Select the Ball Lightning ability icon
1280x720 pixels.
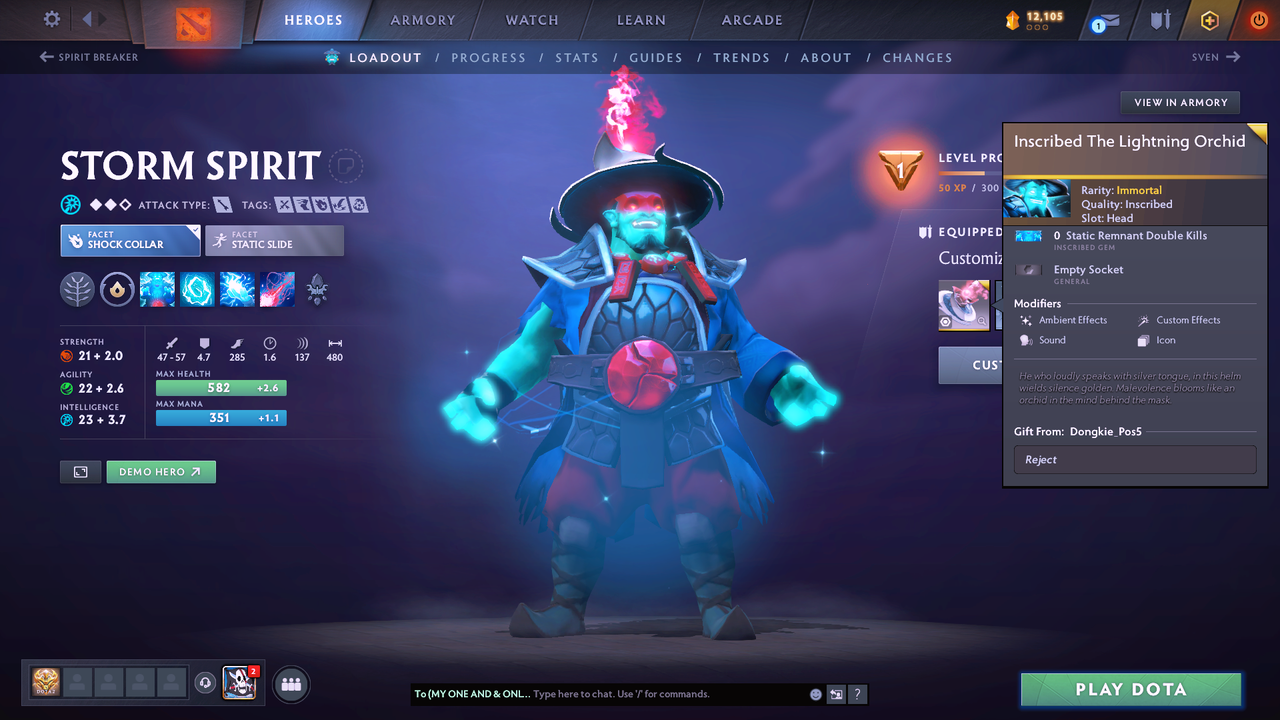pyautogui.click(x=277, y=289)
